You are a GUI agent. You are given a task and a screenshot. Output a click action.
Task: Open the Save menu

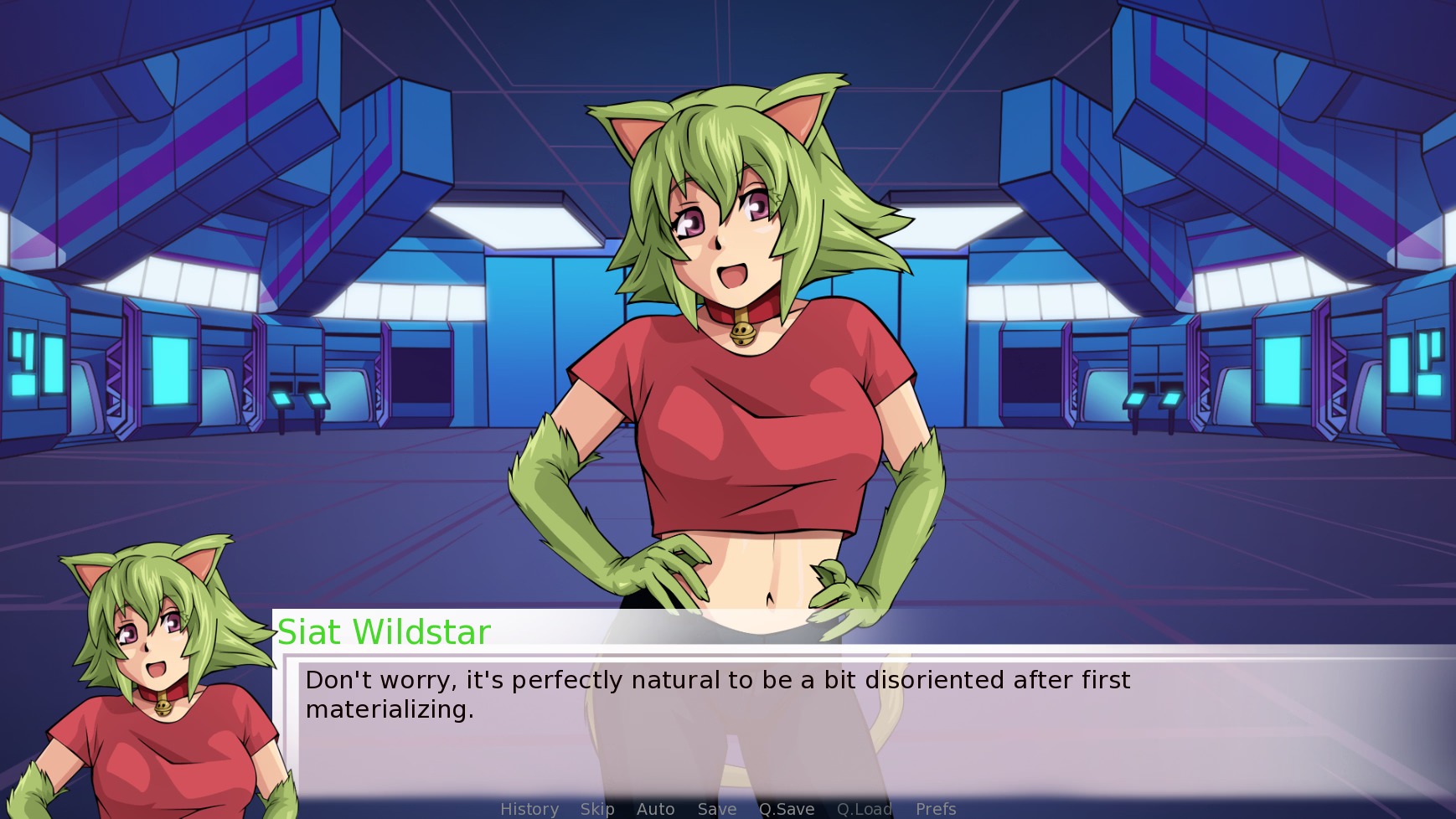(x=717, y=809)
